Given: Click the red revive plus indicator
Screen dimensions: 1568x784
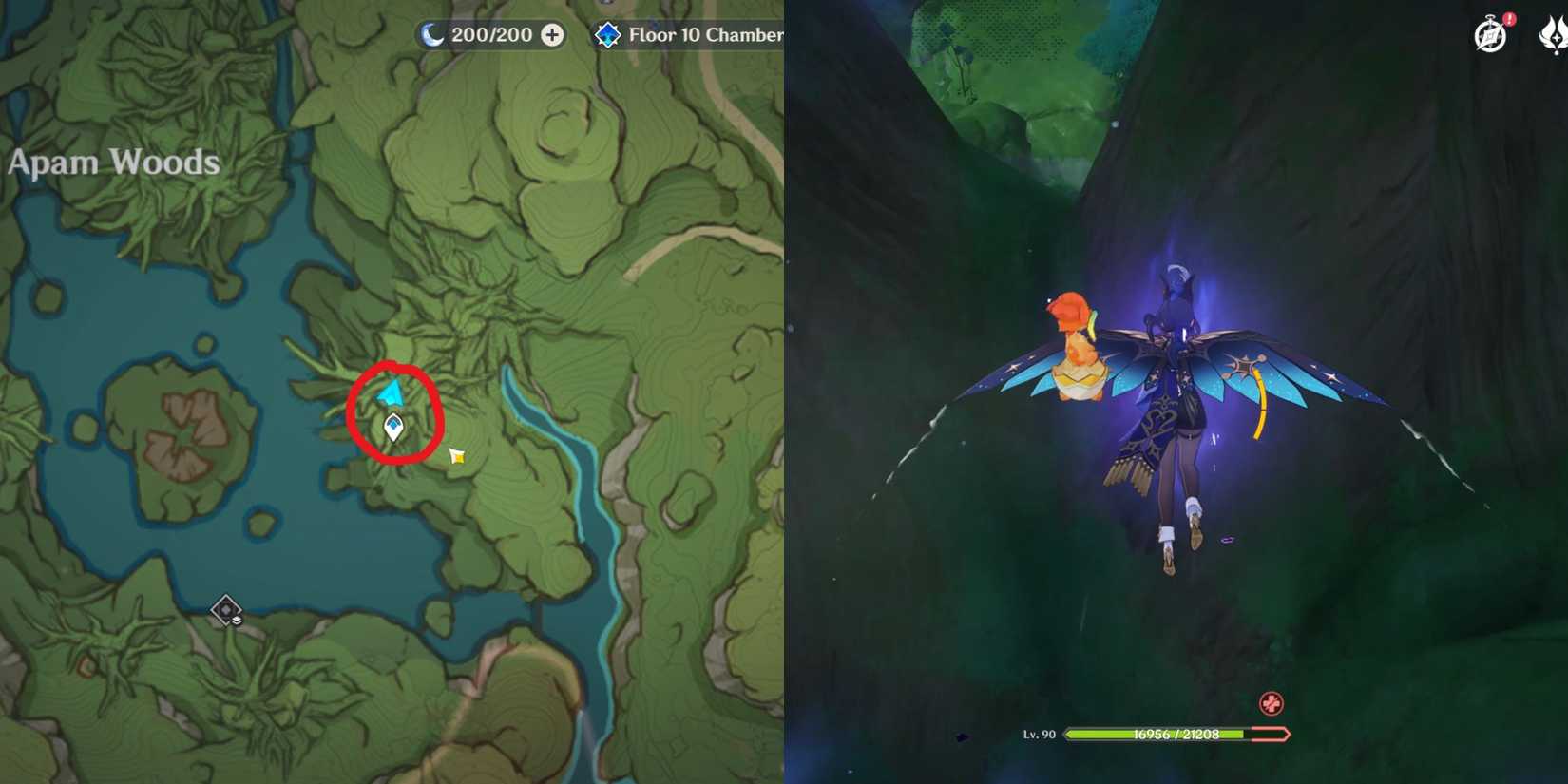Looking at the screenshot, I should pos(1272,704).
